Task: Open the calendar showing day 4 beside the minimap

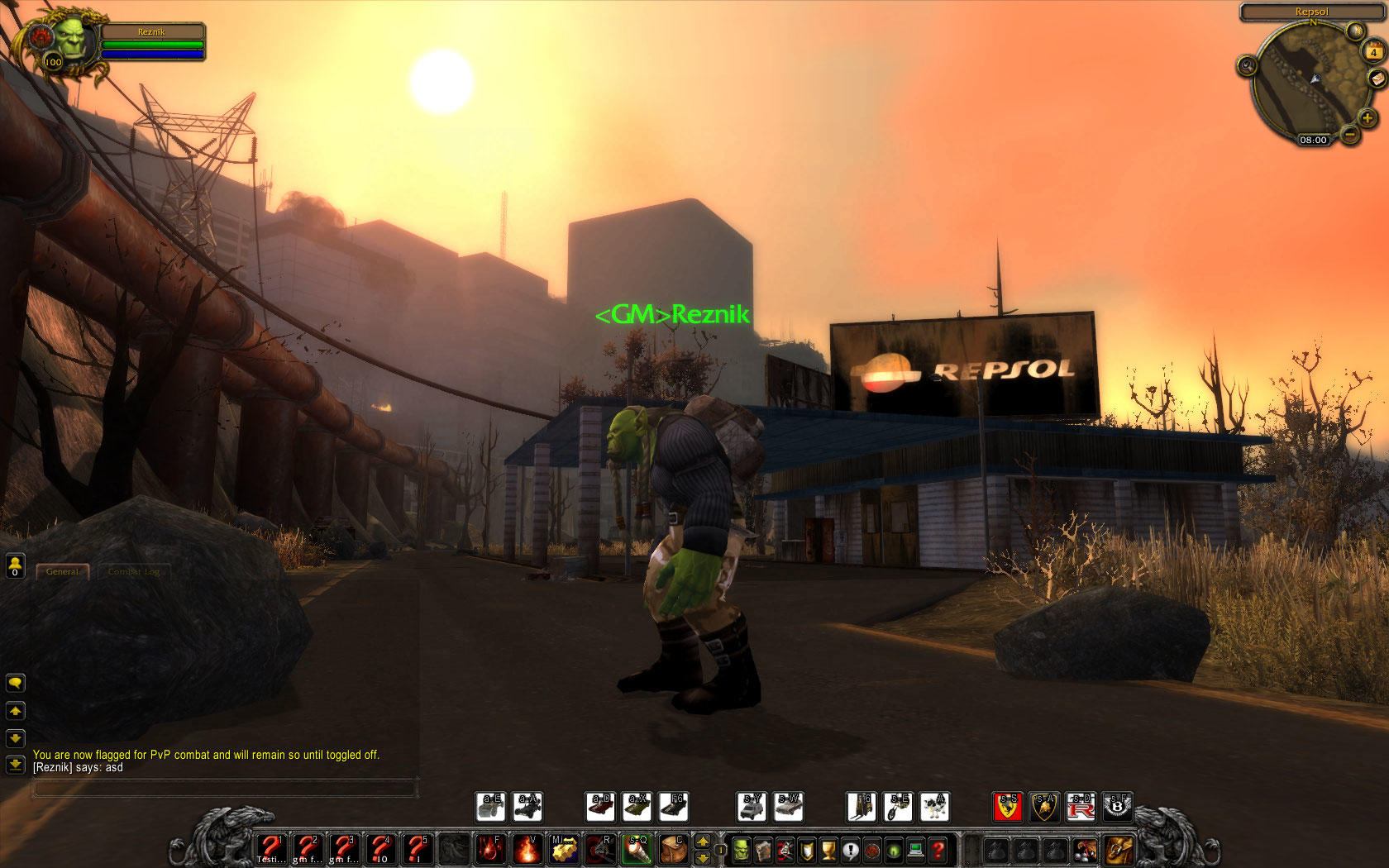Action: pos(1373,52)
